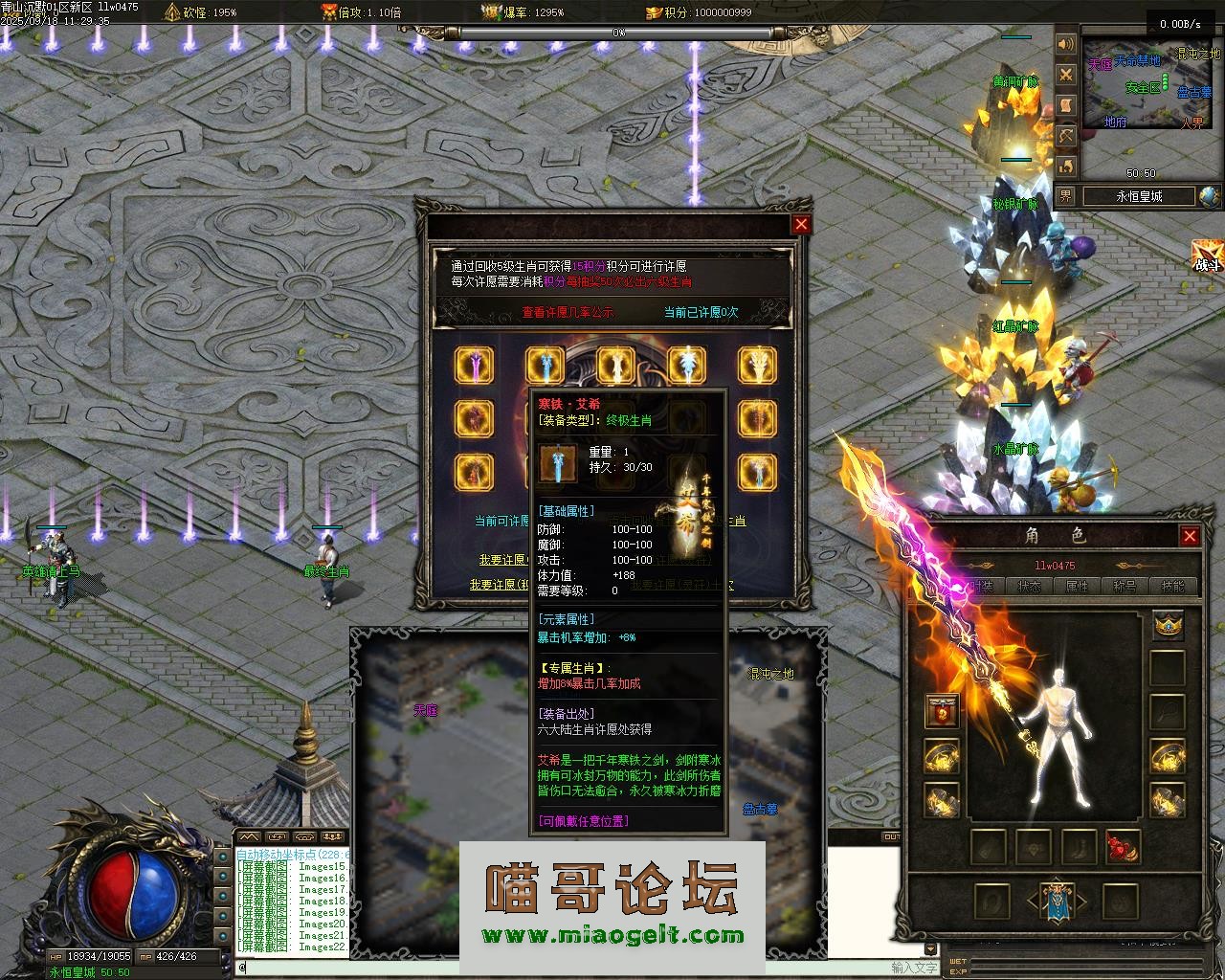Toggle the sound speaker button
Viewport: 1225px width, 980px height.
coord(1066,45)
